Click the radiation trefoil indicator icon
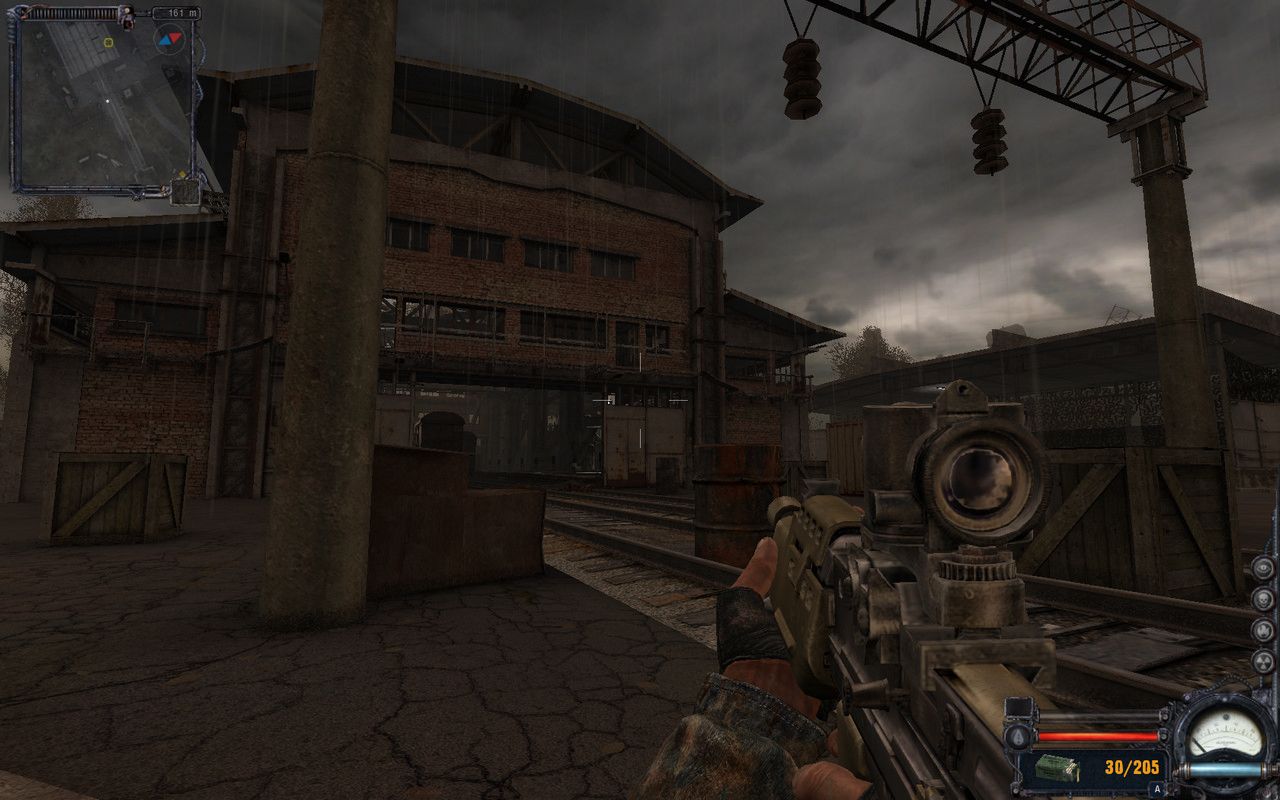This screenshot has height=800, width=1280. pyautogui.click(x=1263, y=661)
